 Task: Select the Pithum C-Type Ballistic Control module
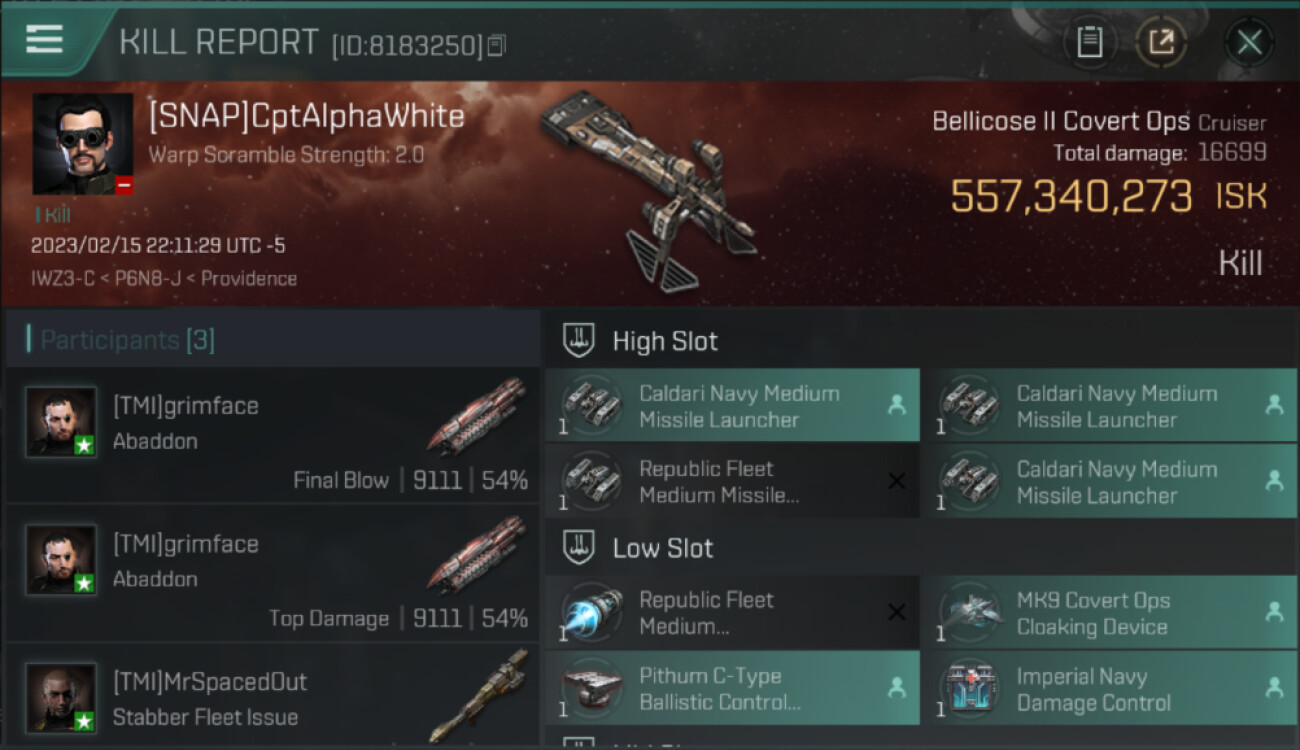(x=732, y=688)
